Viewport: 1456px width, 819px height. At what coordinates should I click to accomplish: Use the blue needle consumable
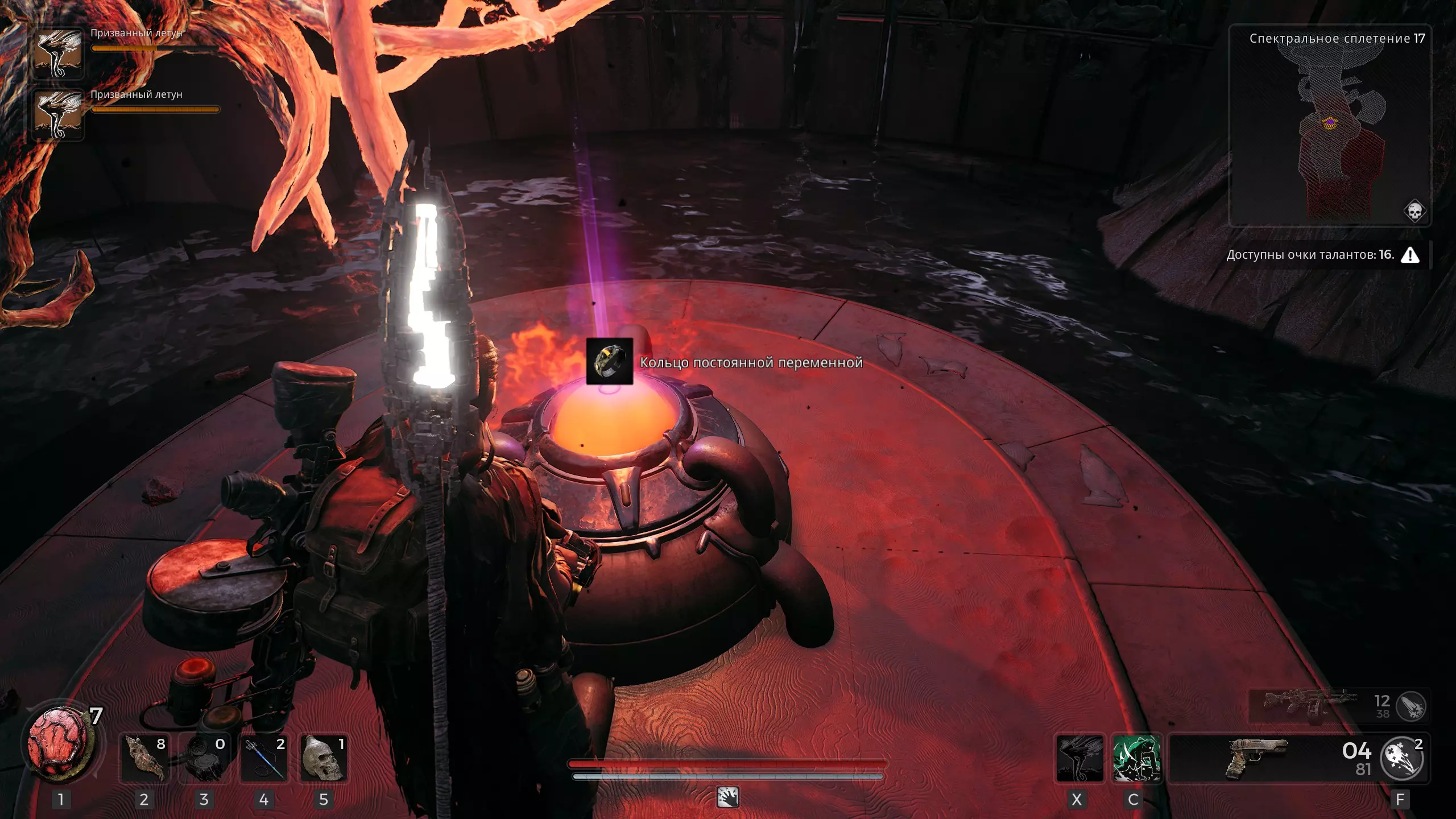pos(264,758)
